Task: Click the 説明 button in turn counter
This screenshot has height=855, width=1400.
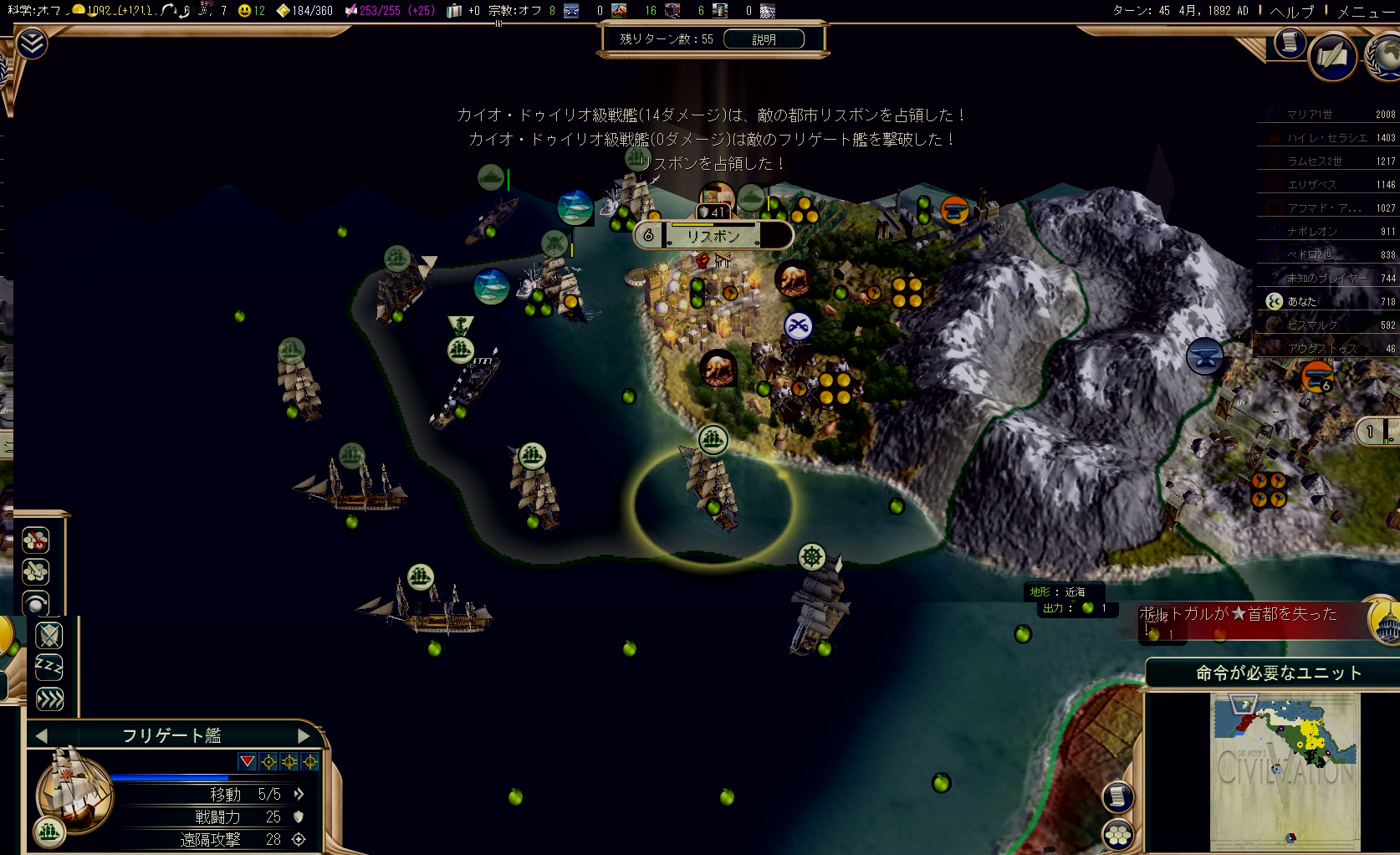Action: pyautogui.click(x=764, y=39)
